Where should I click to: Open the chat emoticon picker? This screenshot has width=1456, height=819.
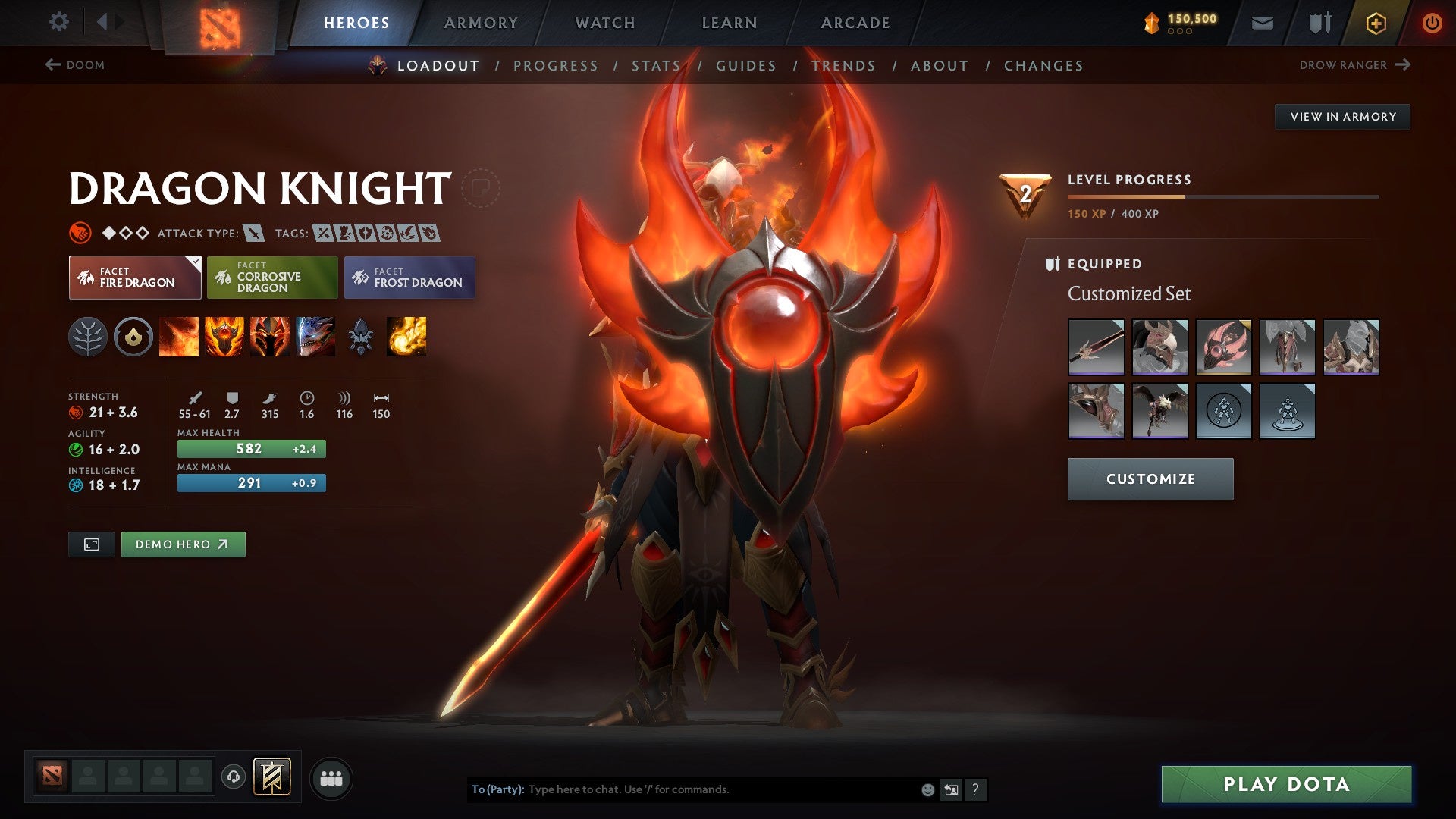point(927,789)
